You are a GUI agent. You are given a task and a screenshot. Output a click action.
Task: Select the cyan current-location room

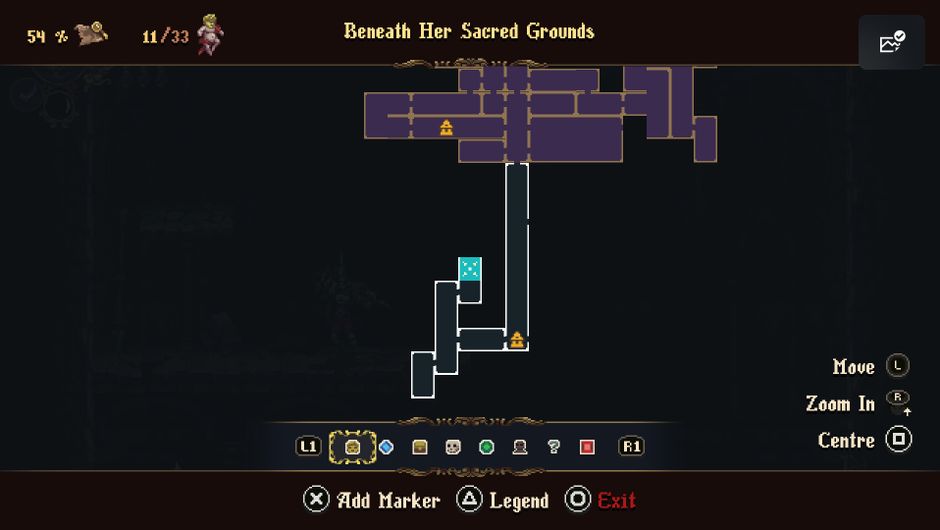469,269
